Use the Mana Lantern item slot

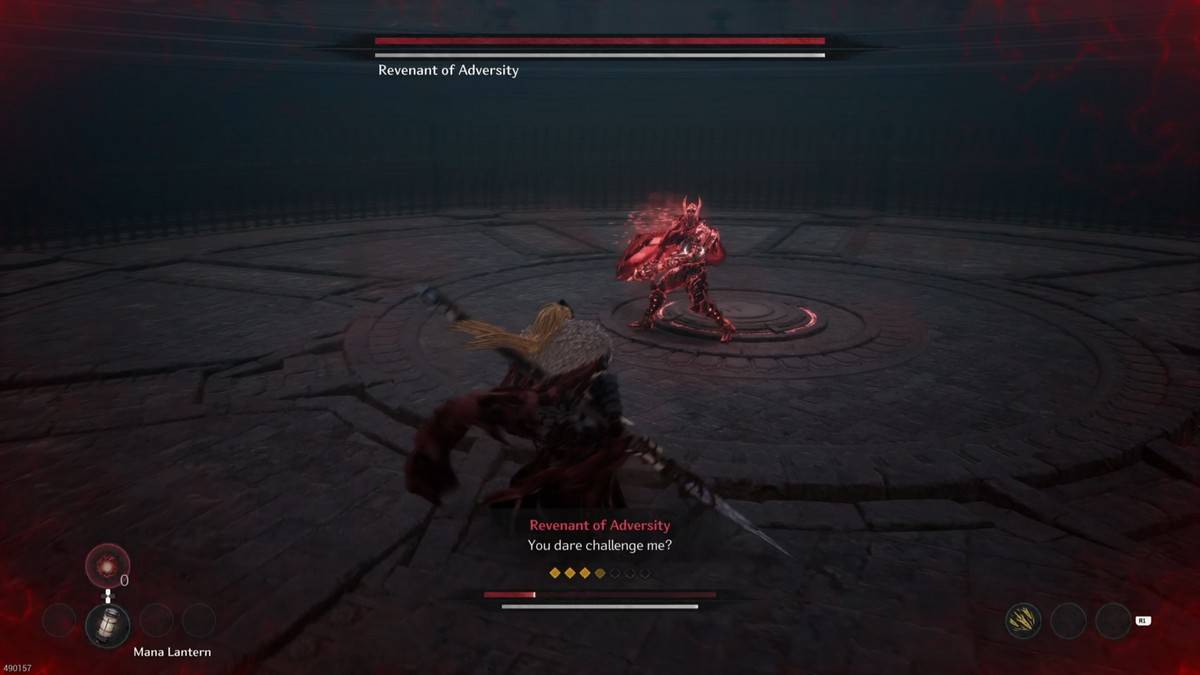coord(107,624)
